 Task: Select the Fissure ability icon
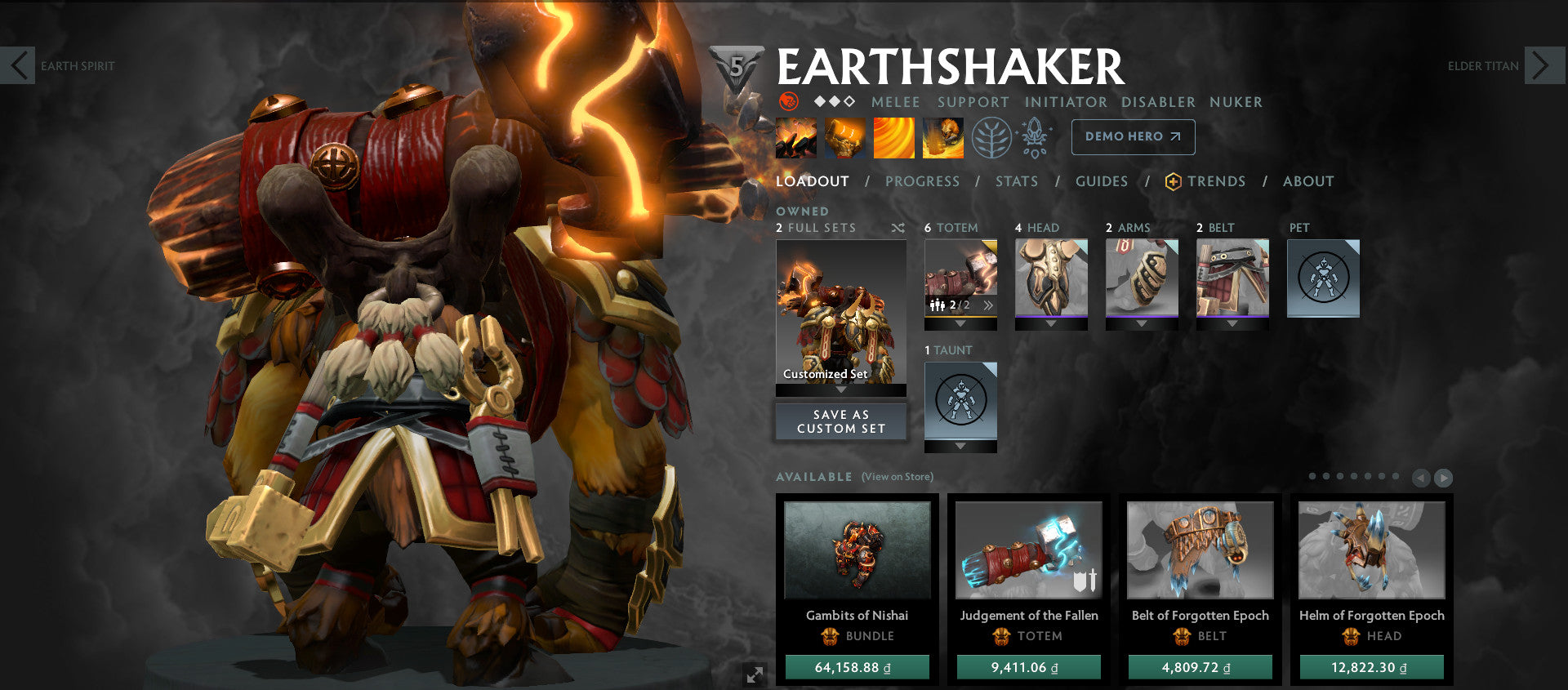point(794,137)
